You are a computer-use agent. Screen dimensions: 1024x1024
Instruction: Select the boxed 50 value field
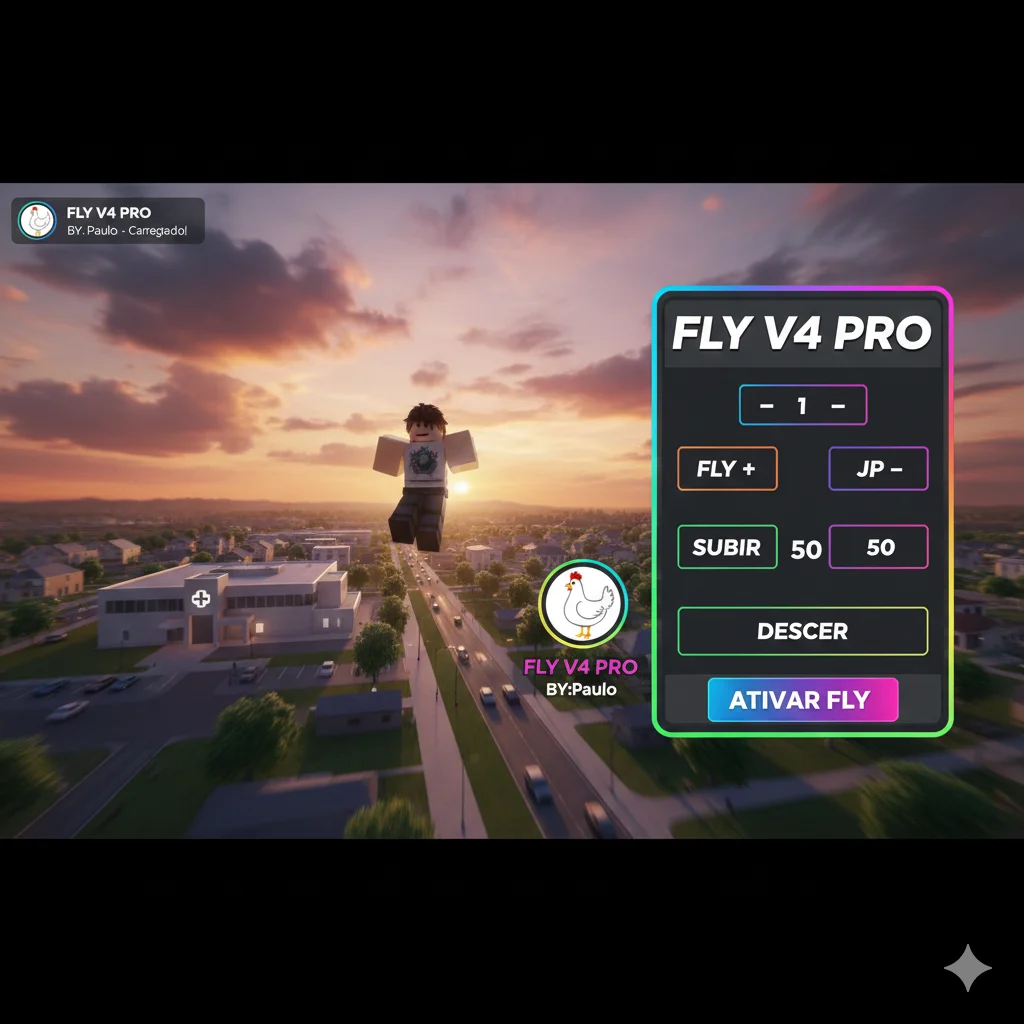[878, 547]
